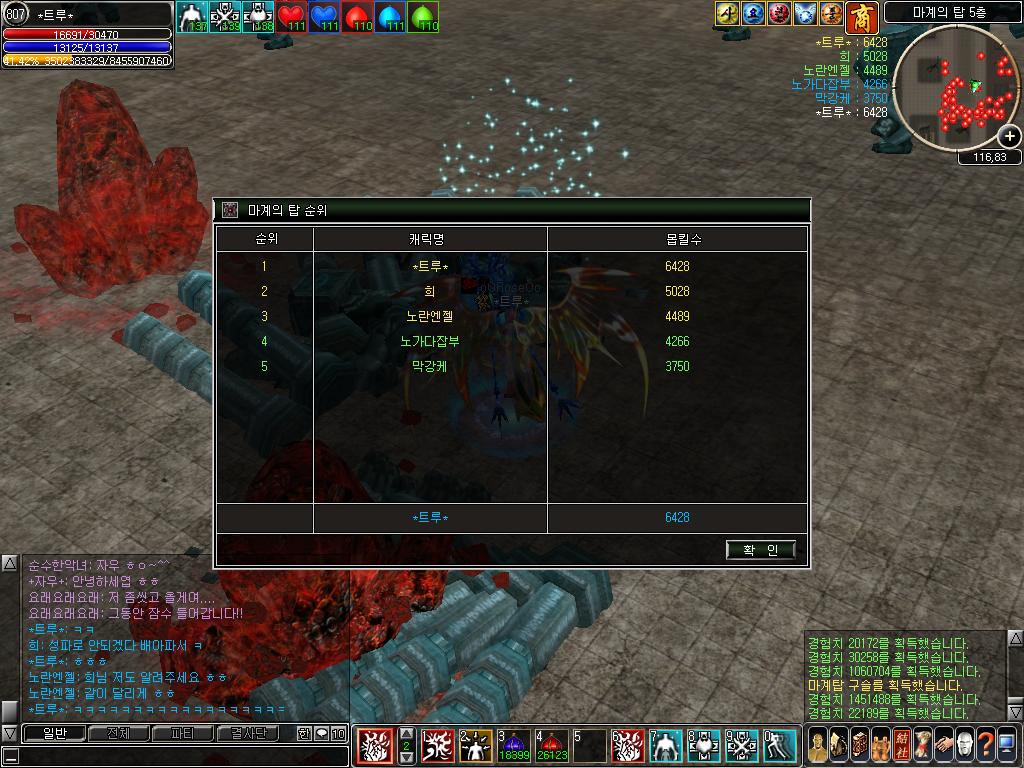Open the 파티 chat tab

(x=183, y=733)
